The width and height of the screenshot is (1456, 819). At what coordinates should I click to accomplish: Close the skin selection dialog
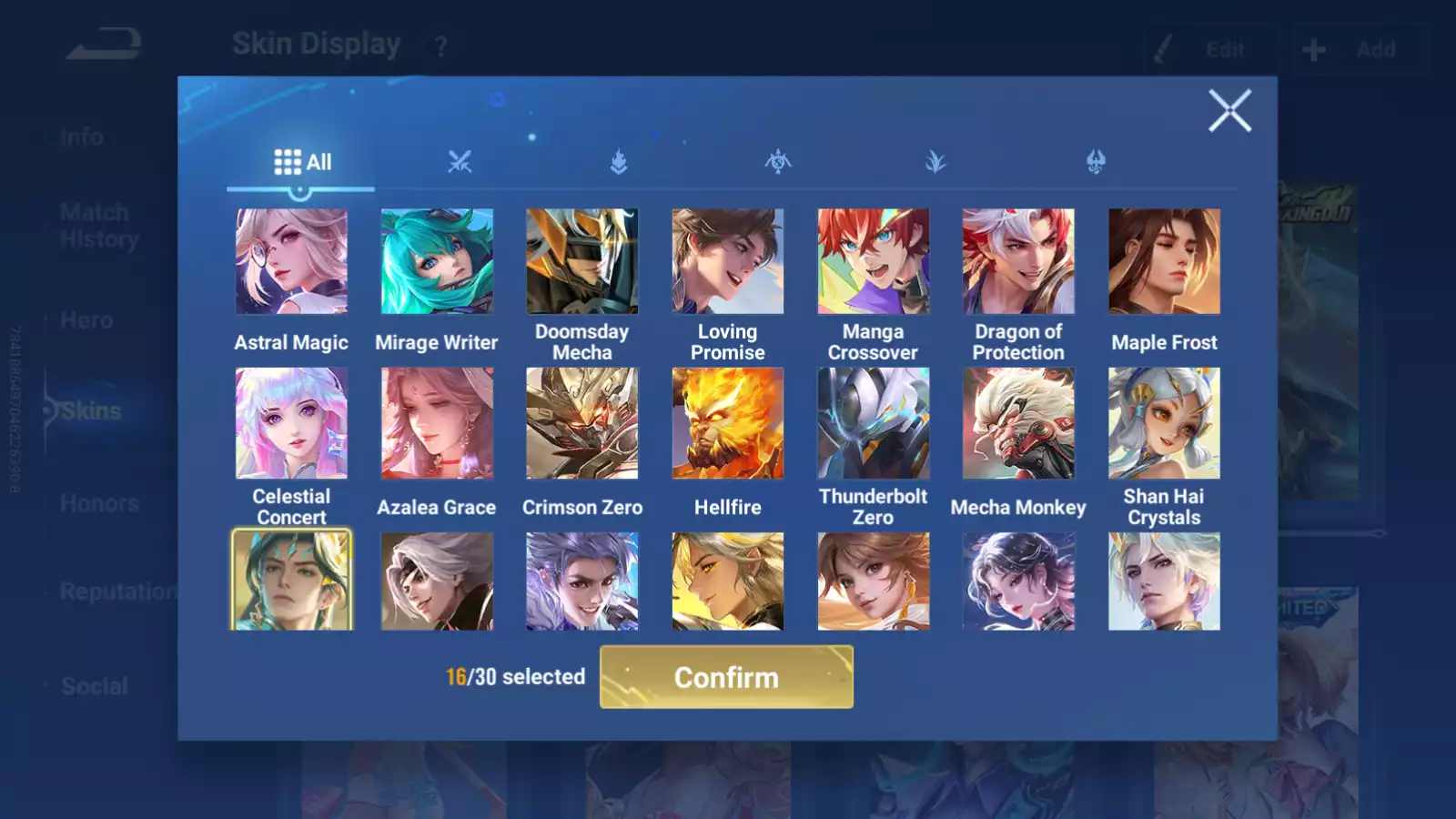click(1230, 111)
